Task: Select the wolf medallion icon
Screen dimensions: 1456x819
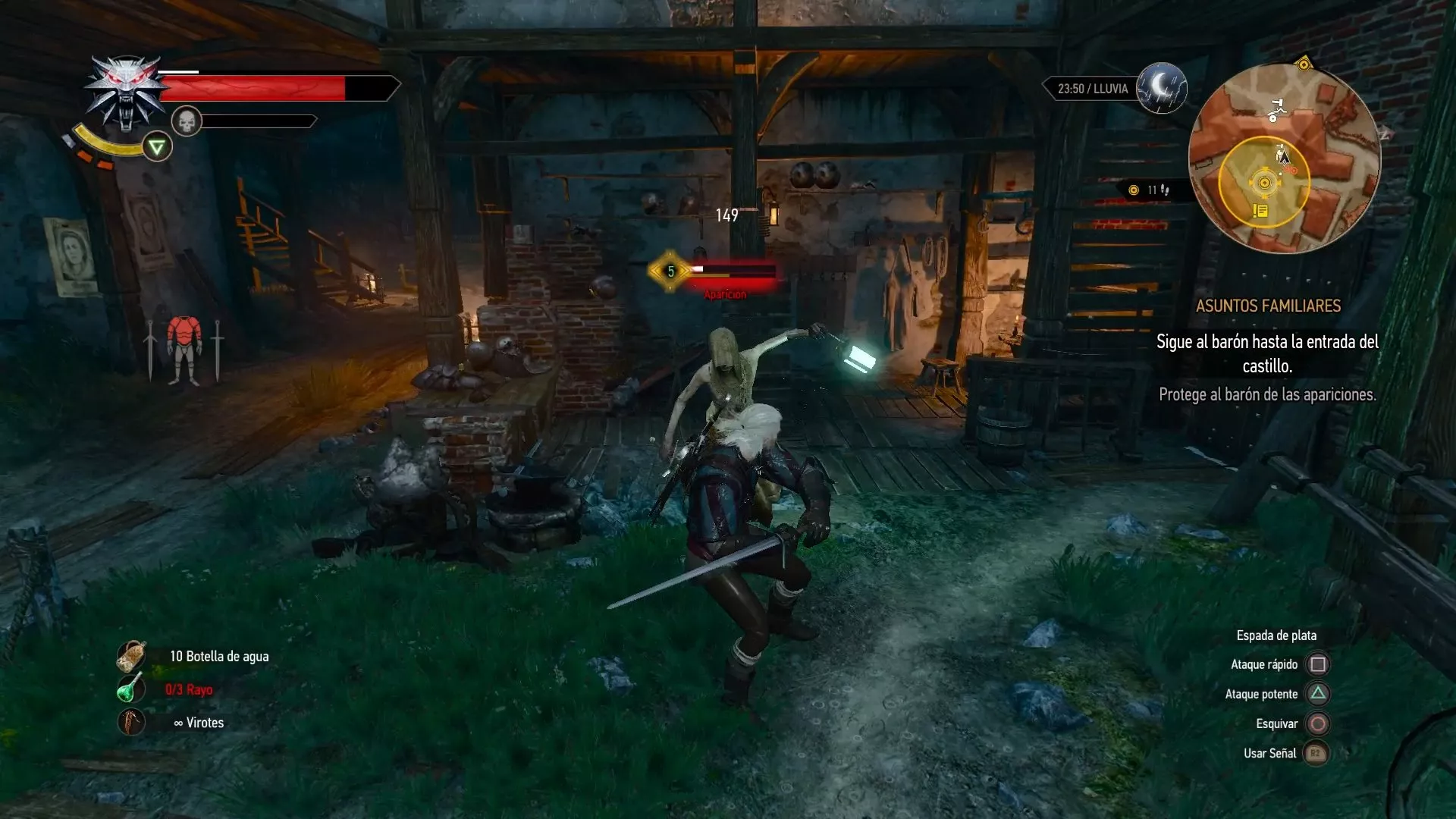Action: [x=126, y=93]
